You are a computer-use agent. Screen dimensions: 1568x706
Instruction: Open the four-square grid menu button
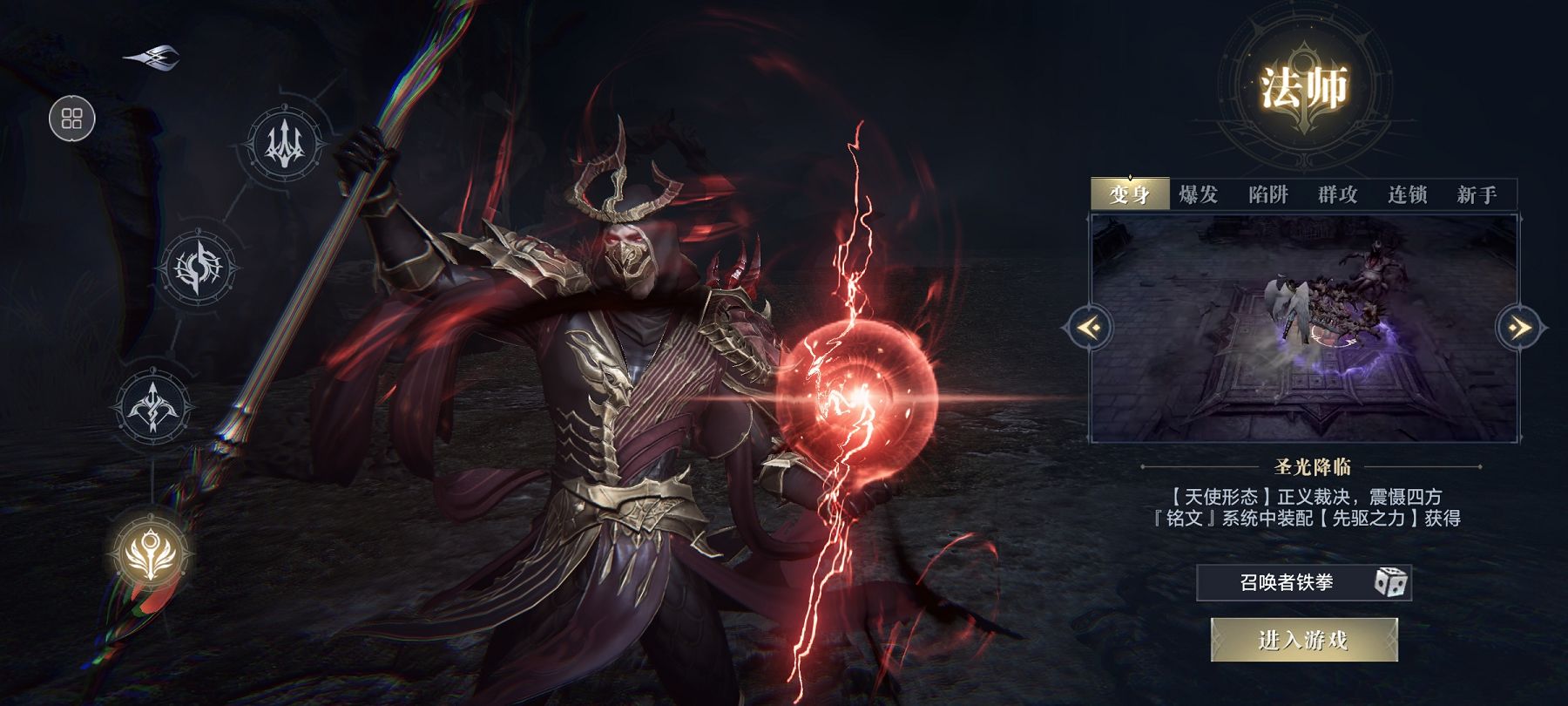[72, 119]
